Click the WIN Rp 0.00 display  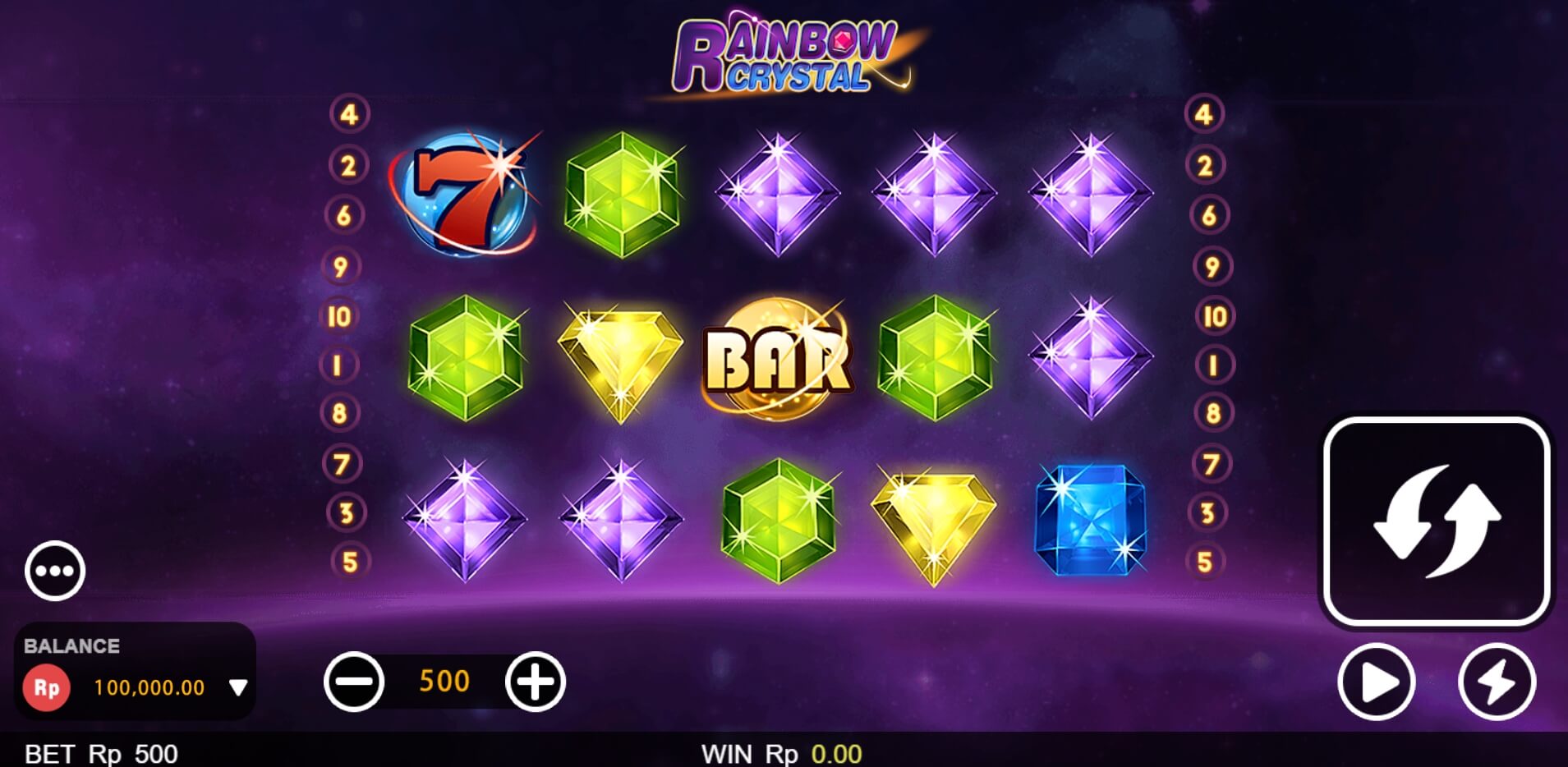coord(781,751)
